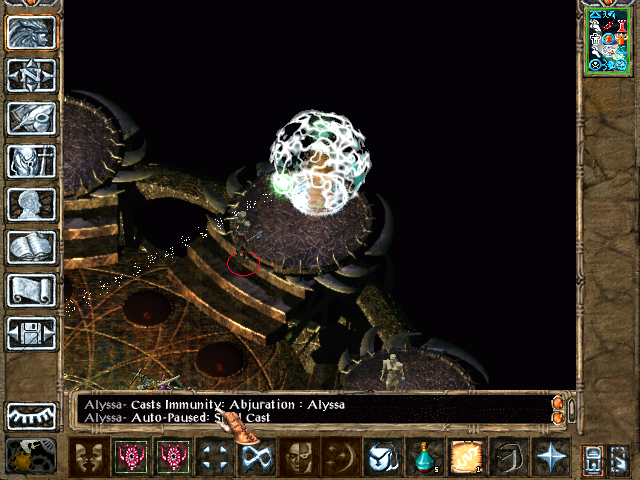
Task: Open the mage spellbook
Action: (31, 247)
